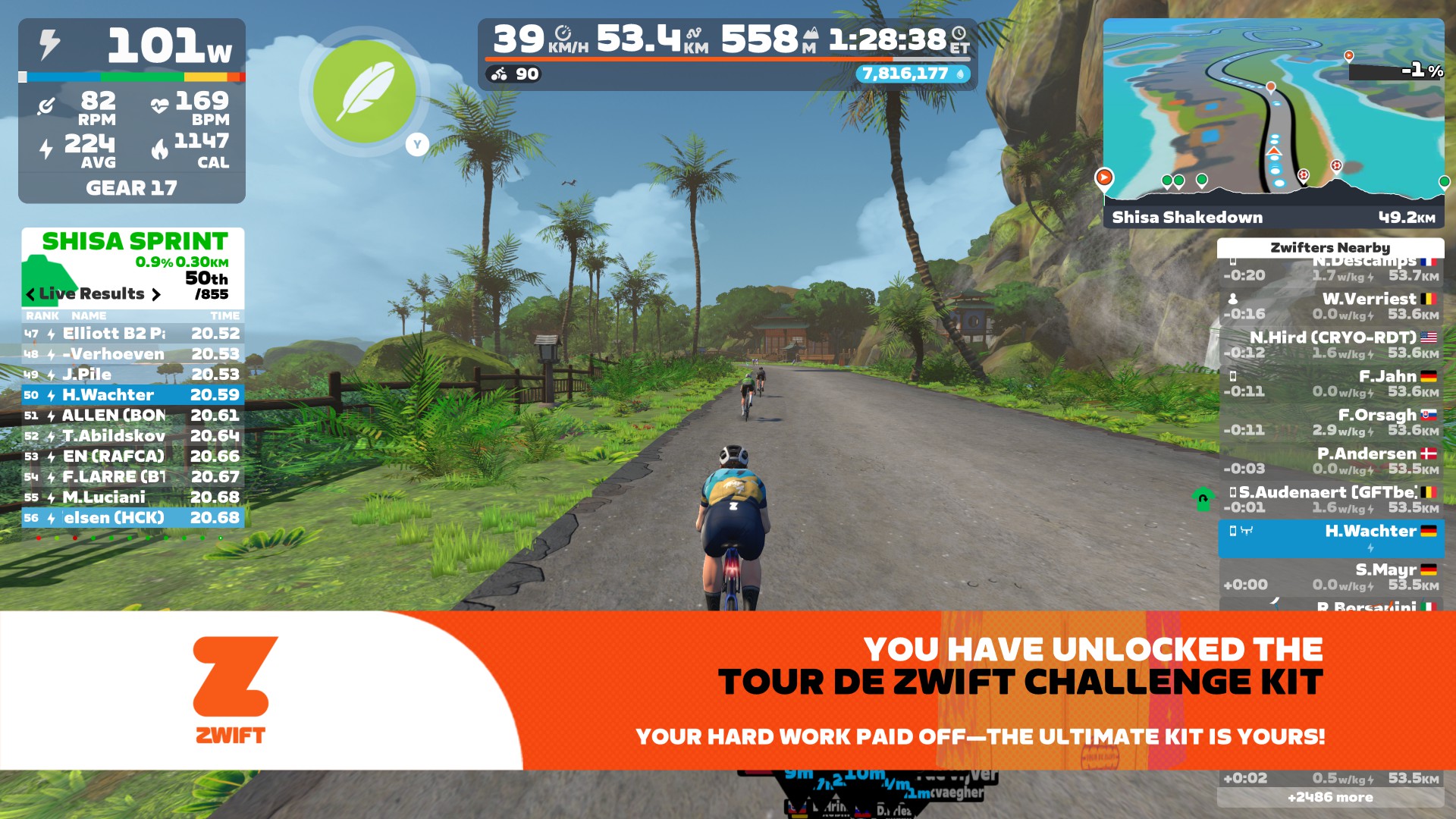
Task: Select J.Pile row in sprint leaderboard
Action: pos(133,375)
